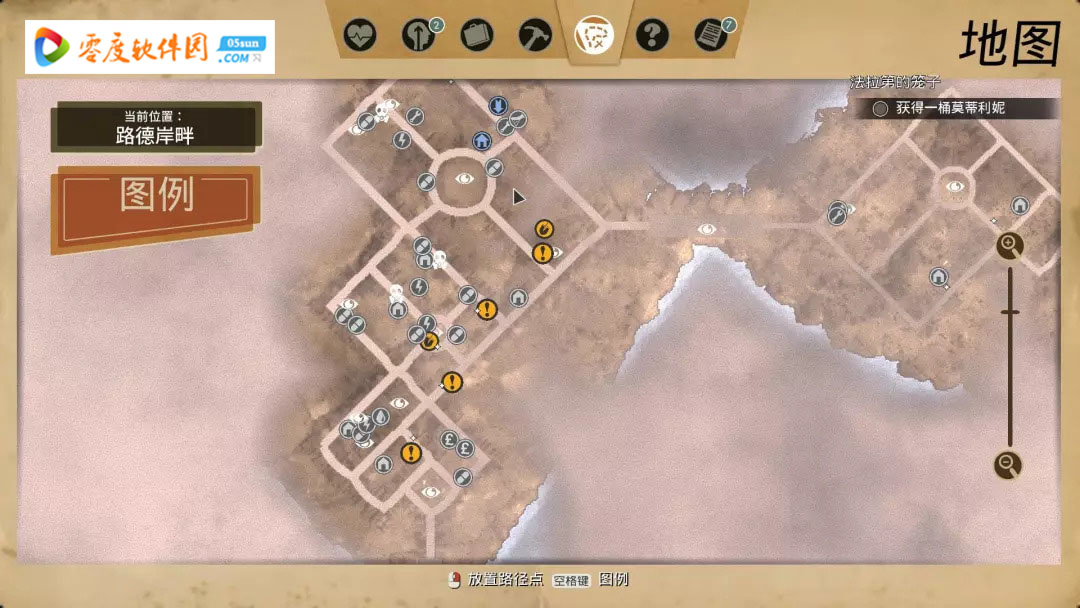Click the map zoom slider handle
The height and width of the screenshot is (608, 1080).
(x=1010, y=313)
